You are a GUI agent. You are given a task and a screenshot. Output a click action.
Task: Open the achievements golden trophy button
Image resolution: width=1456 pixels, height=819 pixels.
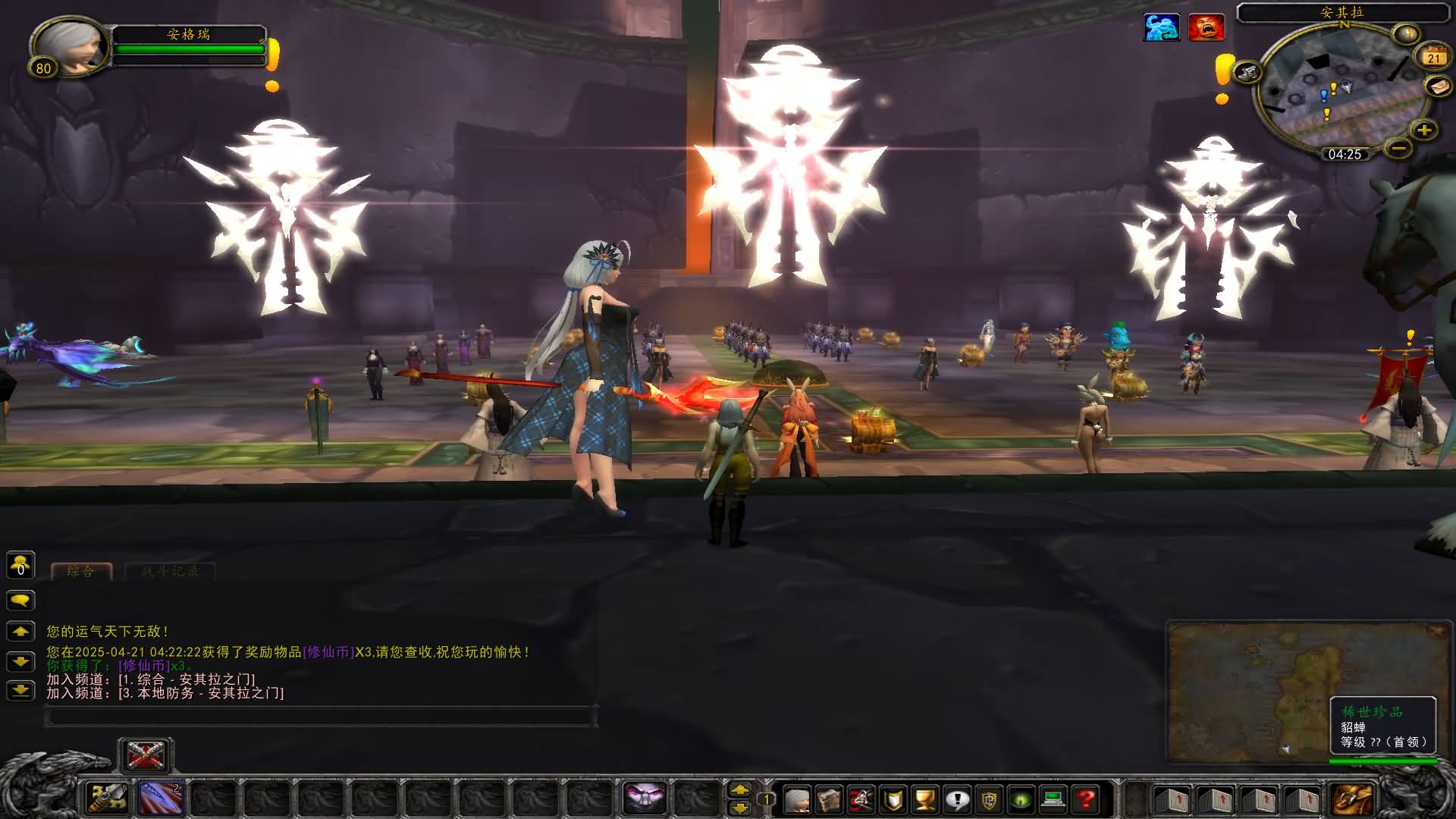tap(925, 799)
